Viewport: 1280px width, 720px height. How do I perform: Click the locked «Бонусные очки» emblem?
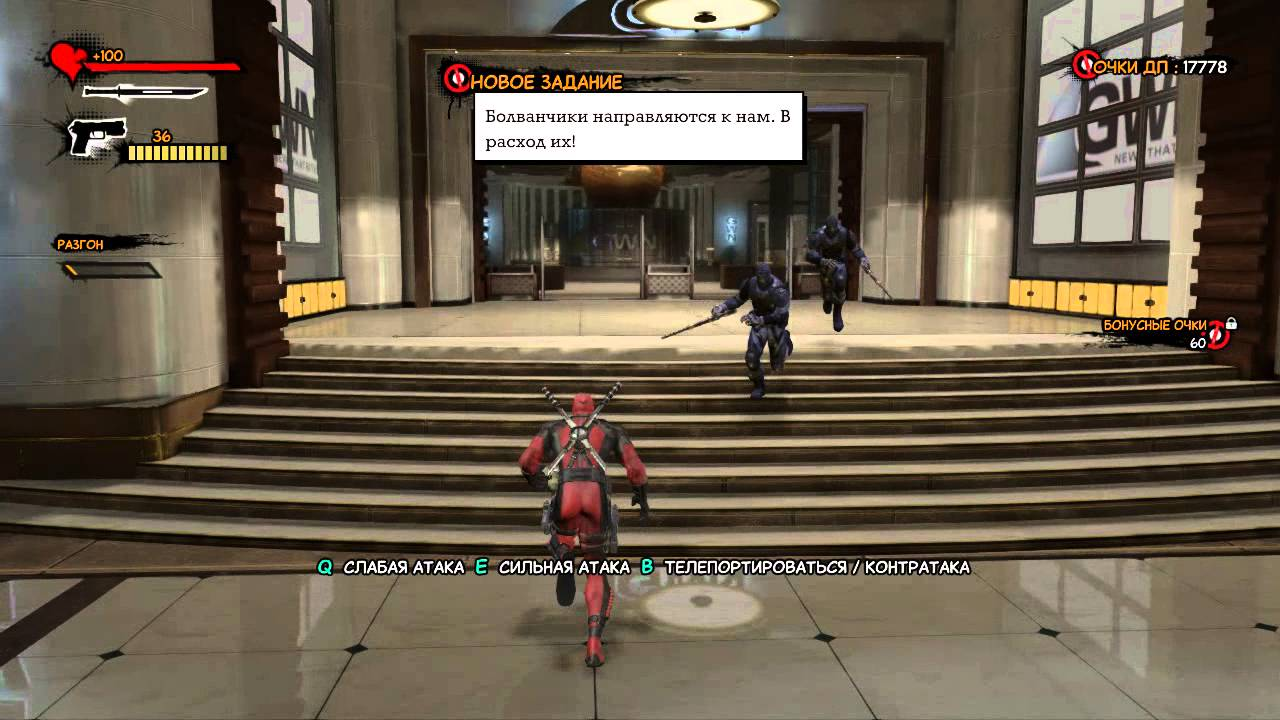pyautogui.click(x=1219, y=335)
